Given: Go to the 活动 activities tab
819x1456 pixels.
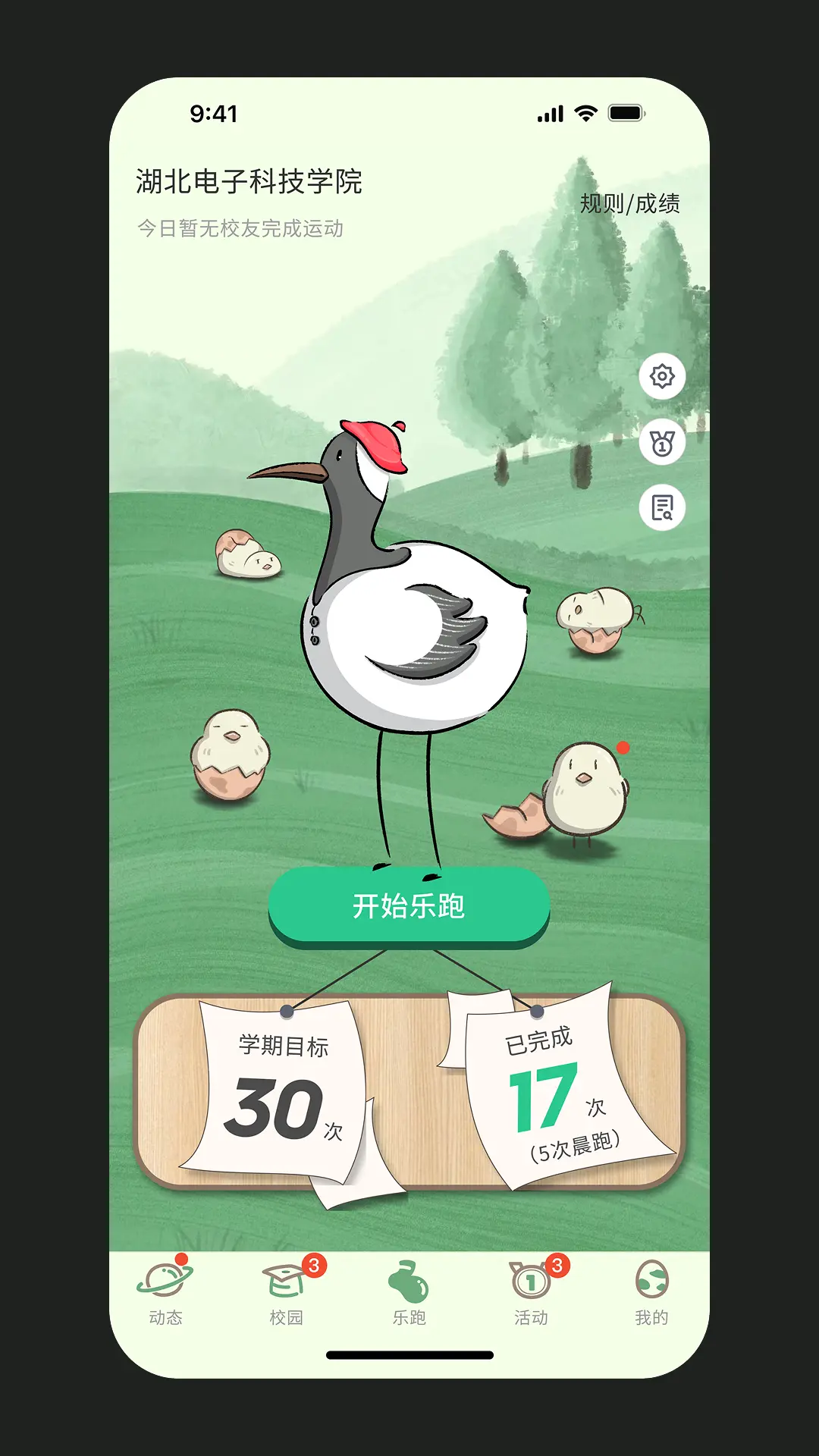Looking at the screenshot, I should [531, 1293].
